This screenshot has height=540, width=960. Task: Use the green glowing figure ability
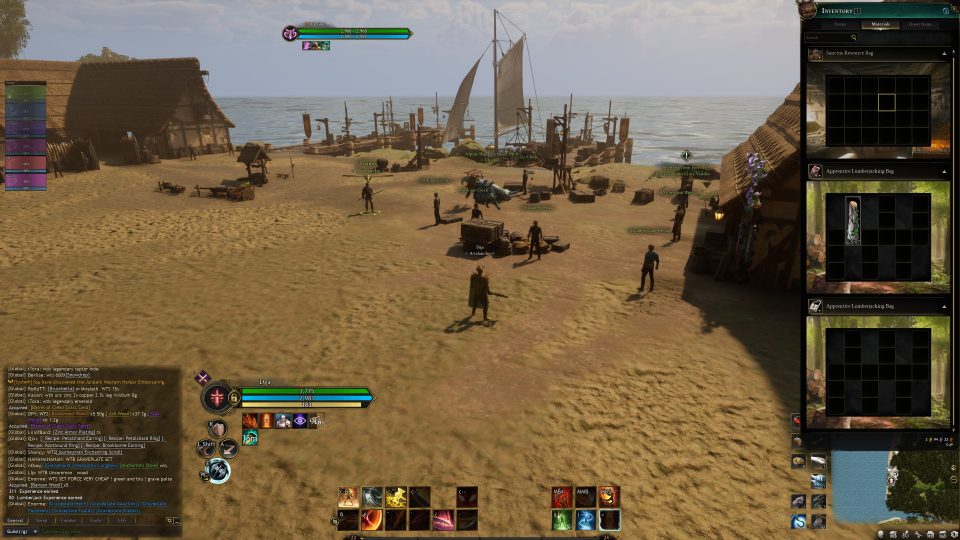tap(561, 519)
